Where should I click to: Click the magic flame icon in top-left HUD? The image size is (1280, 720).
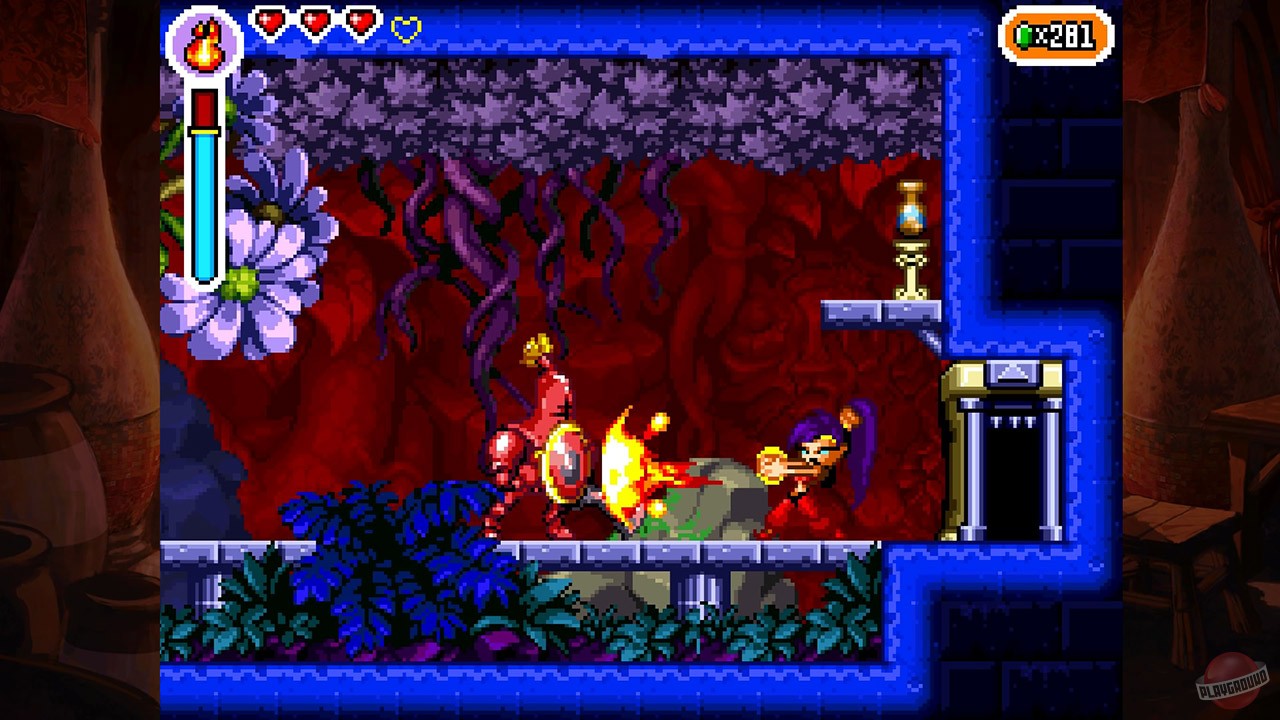(203, 42)
